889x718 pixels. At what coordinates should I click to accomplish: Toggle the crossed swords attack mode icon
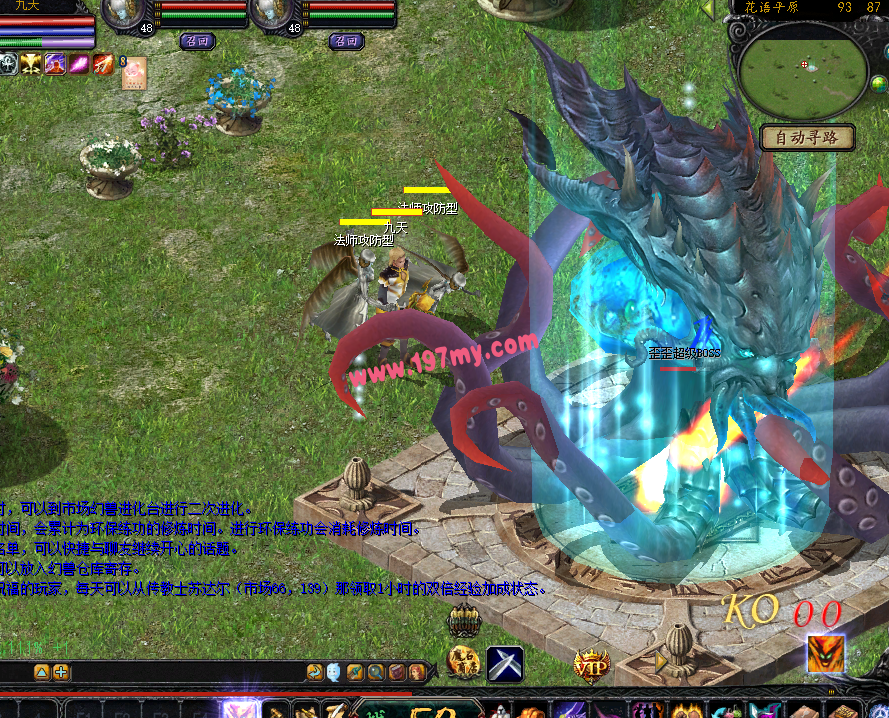[506, 663]
